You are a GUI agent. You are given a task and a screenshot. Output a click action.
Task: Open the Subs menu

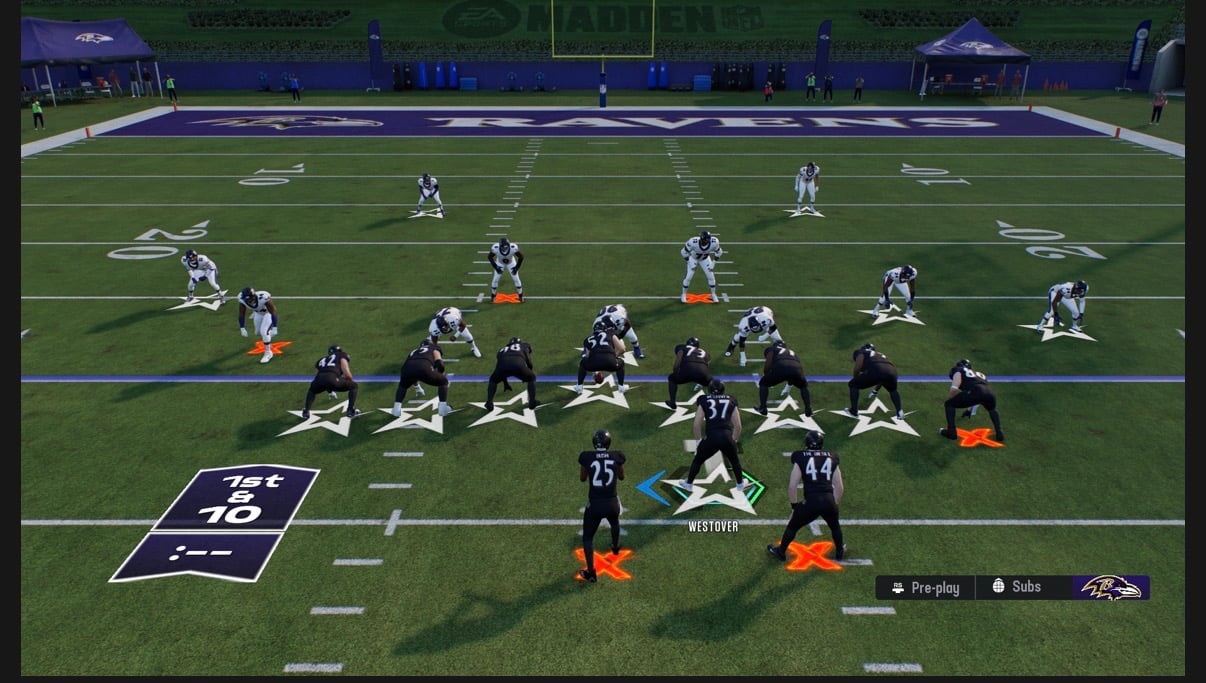(1017, 587)
